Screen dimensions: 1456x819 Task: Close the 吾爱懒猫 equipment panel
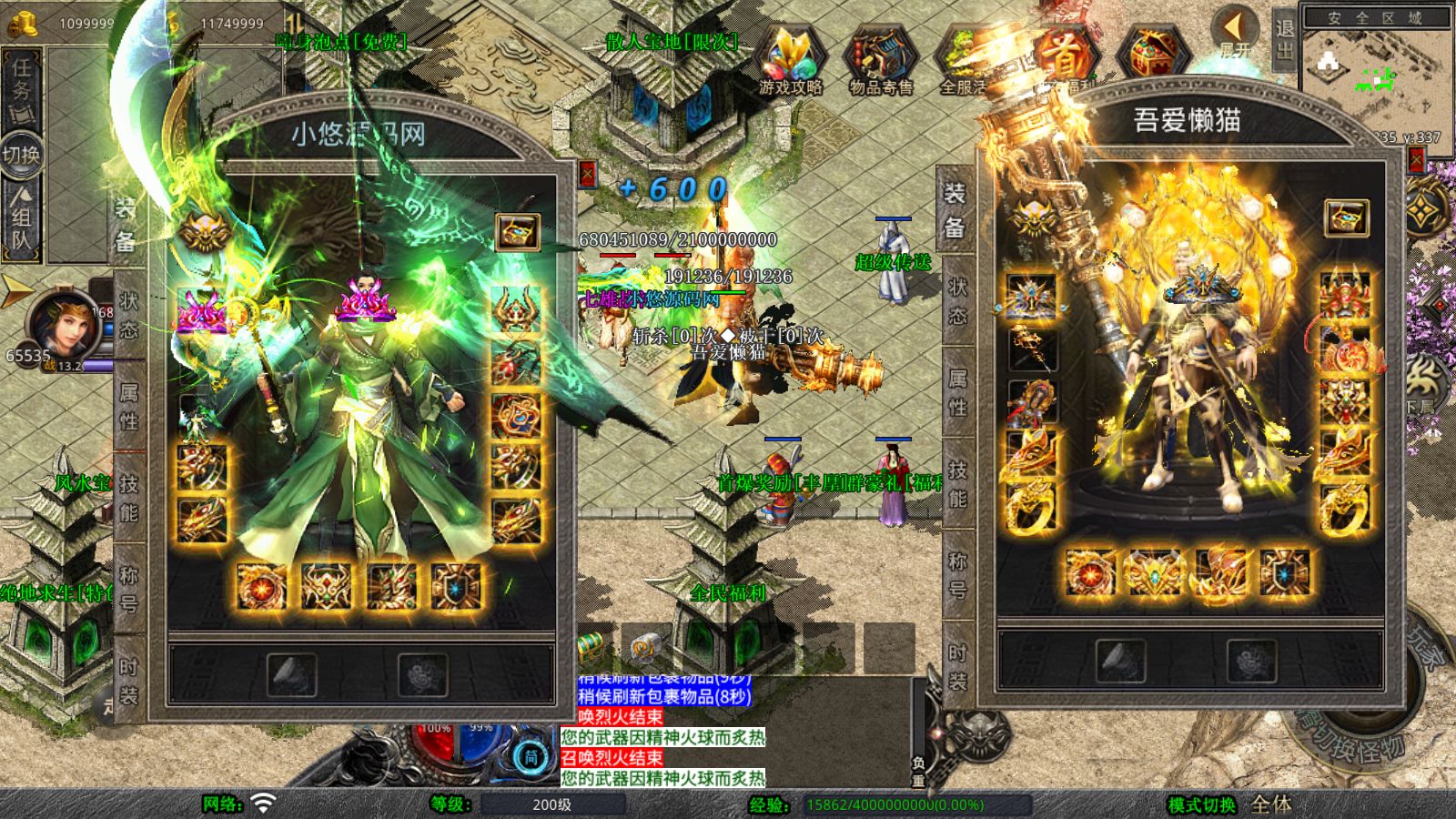(x=1416, y=161)
